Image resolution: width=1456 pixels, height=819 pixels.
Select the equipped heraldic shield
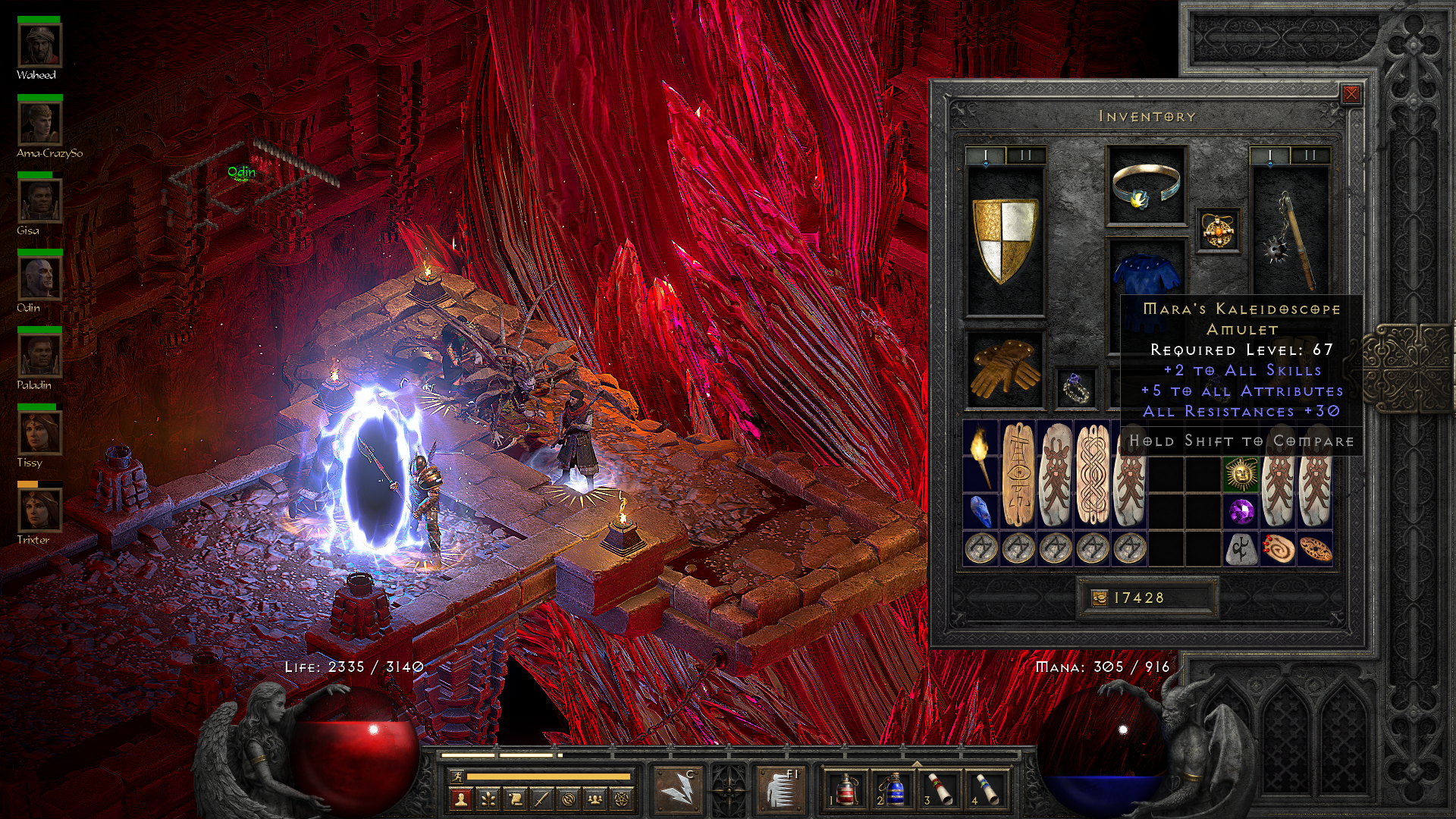click(x=1005, y=240)
